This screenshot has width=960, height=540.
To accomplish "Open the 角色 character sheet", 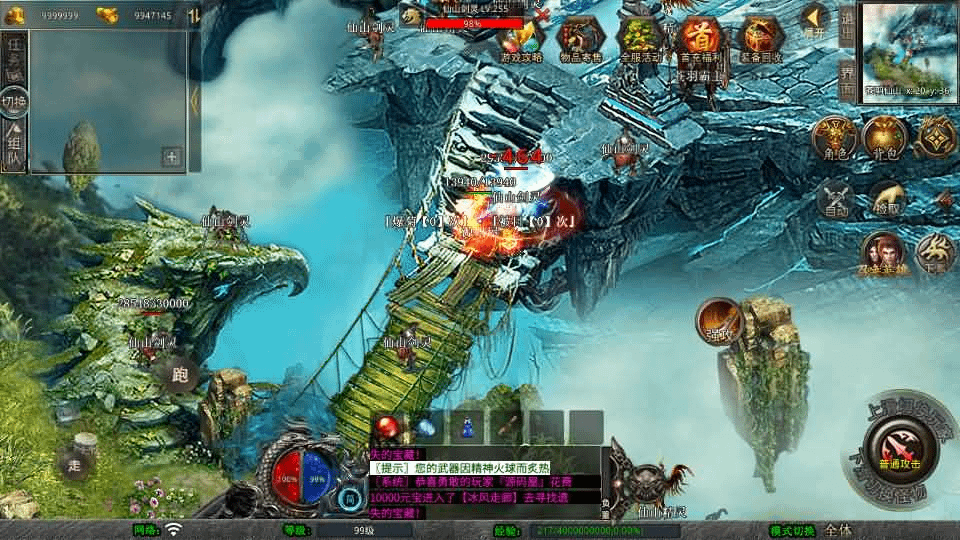I will [834, 138].
